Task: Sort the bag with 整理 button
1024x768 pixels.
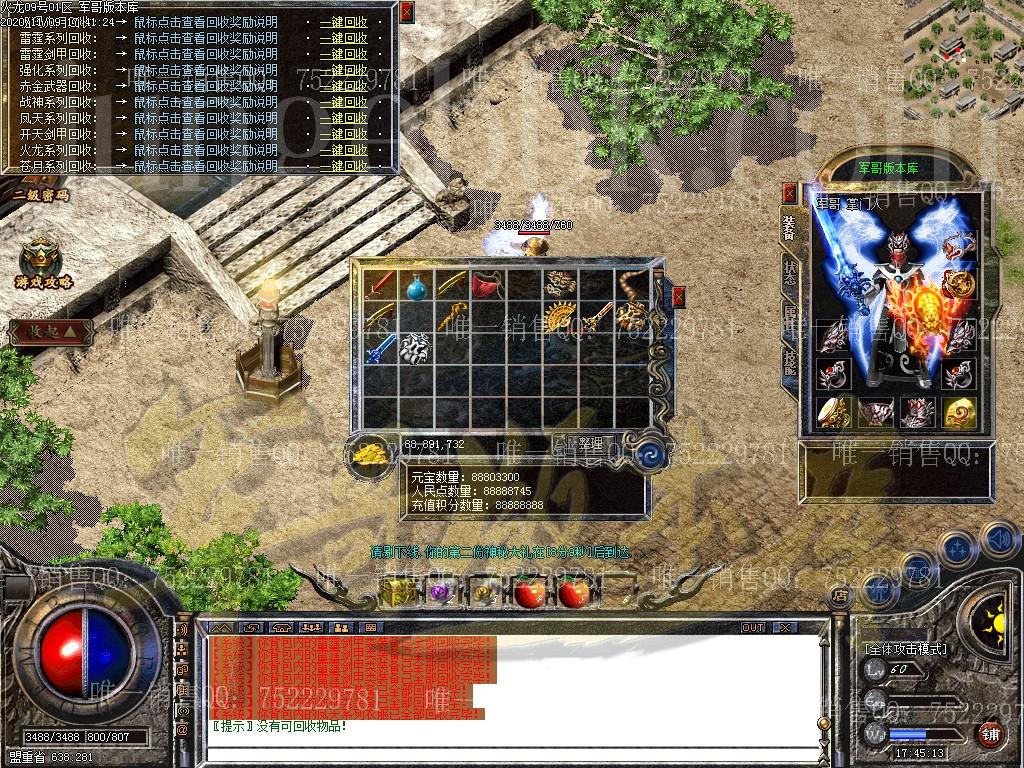Action: click(591, 442)
